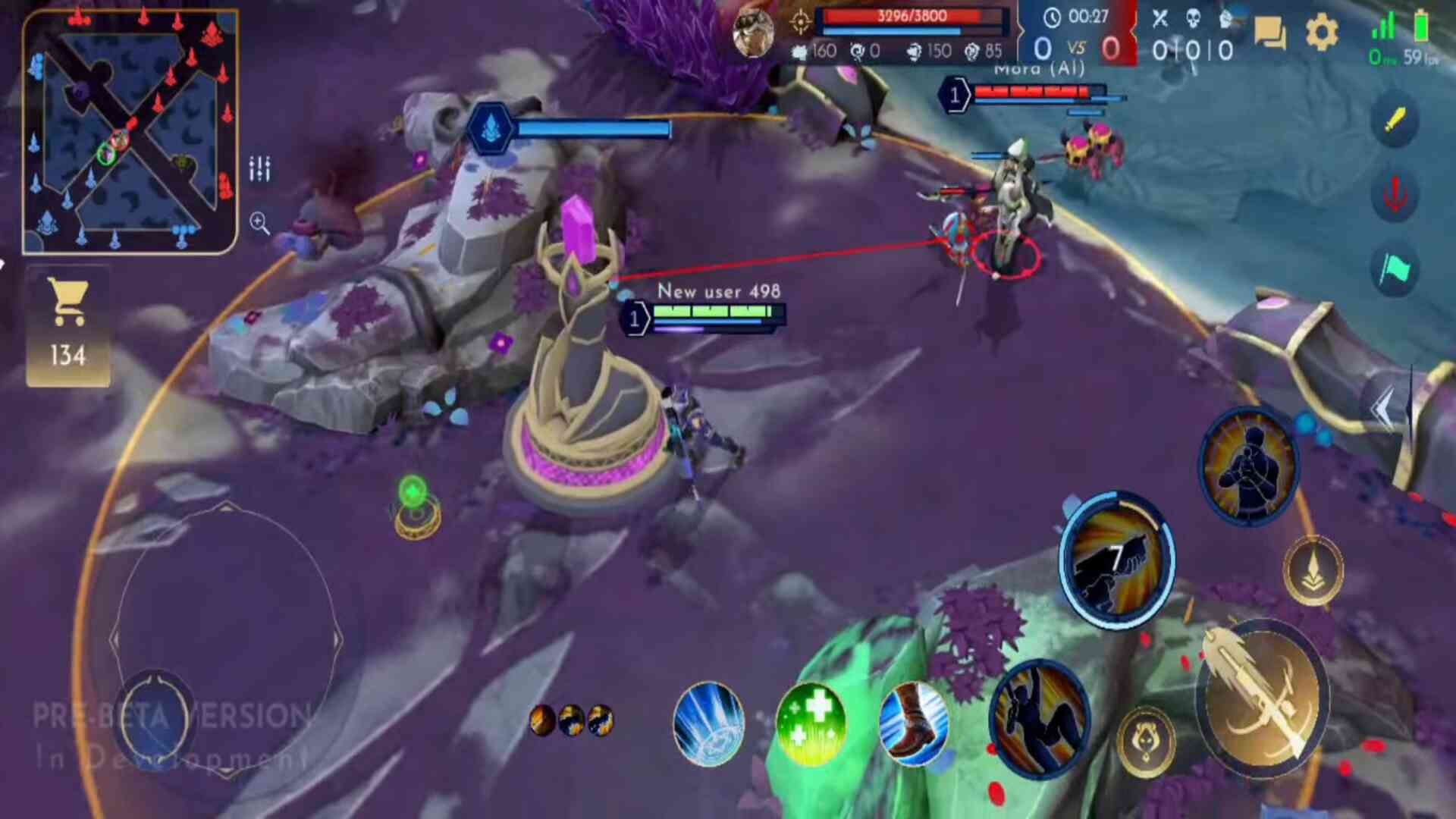Select the enemy hero portrait at top
The image size is (1456, 819).
[x=753, y=33]
